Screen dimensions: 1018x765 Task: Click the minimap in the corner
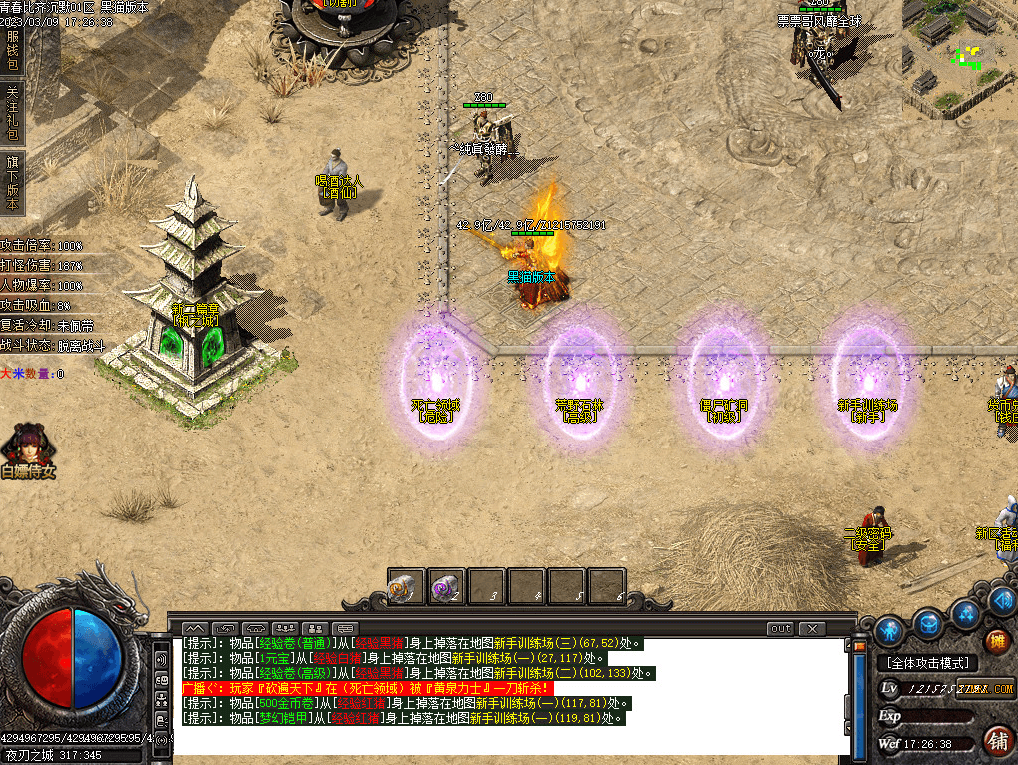[x=960, y=58]
